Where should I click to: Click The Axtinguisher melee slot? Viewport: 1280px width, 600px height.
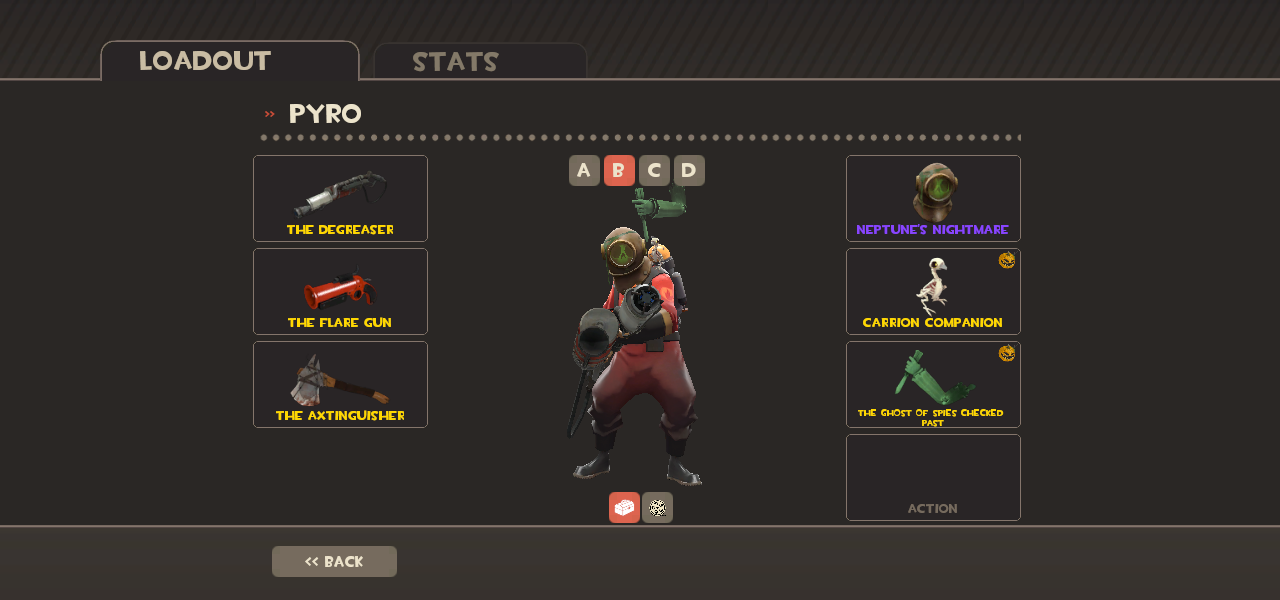tap(340, 384)
